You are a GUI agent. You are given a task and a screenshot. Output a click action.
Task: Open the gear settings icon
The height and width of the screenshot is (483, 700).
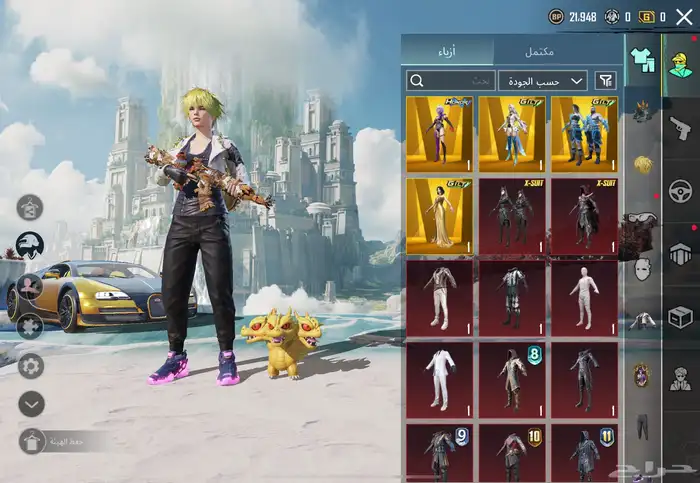31,364
